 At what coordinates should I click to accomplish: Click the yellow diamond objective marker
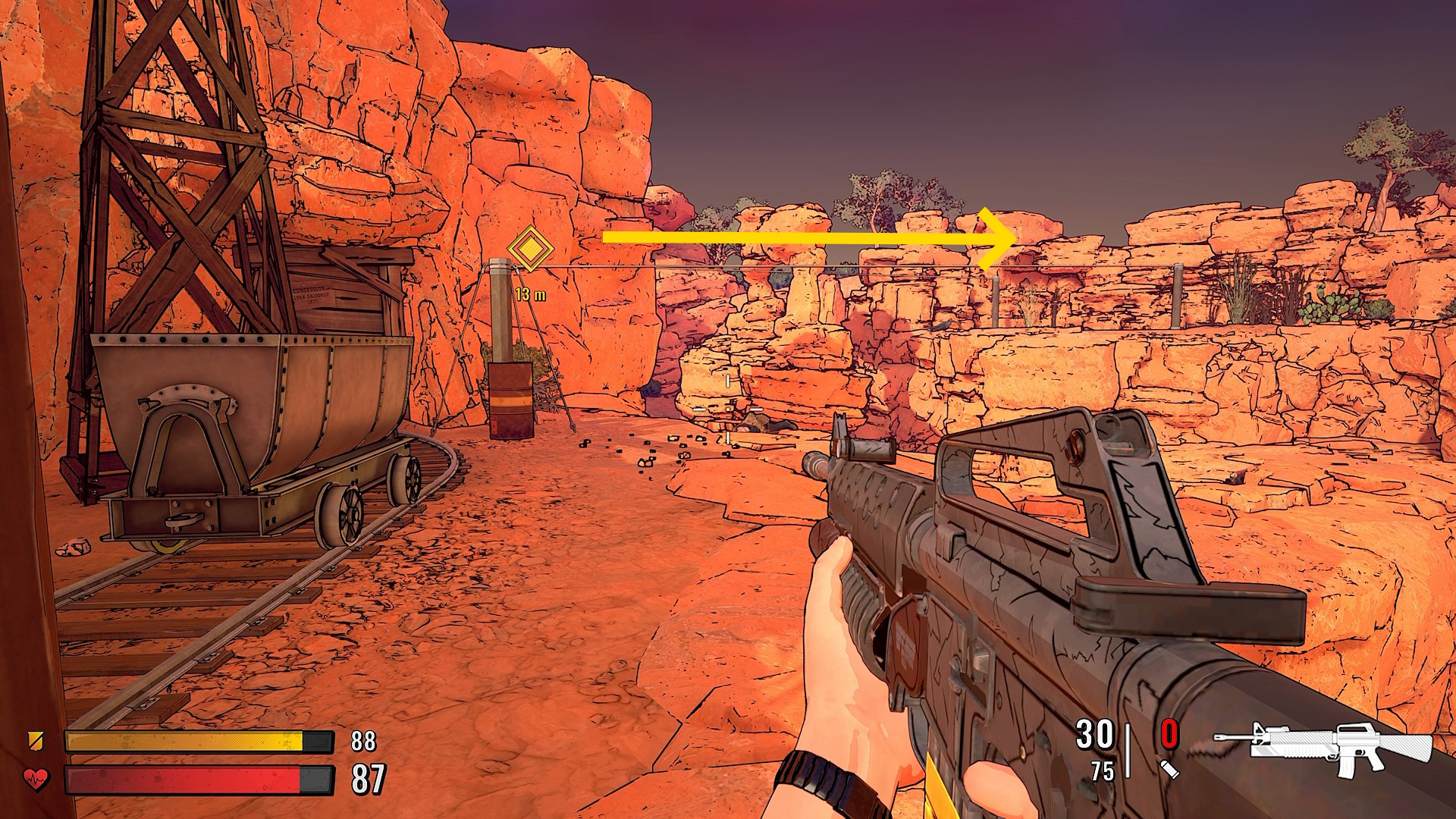(529, 247)
